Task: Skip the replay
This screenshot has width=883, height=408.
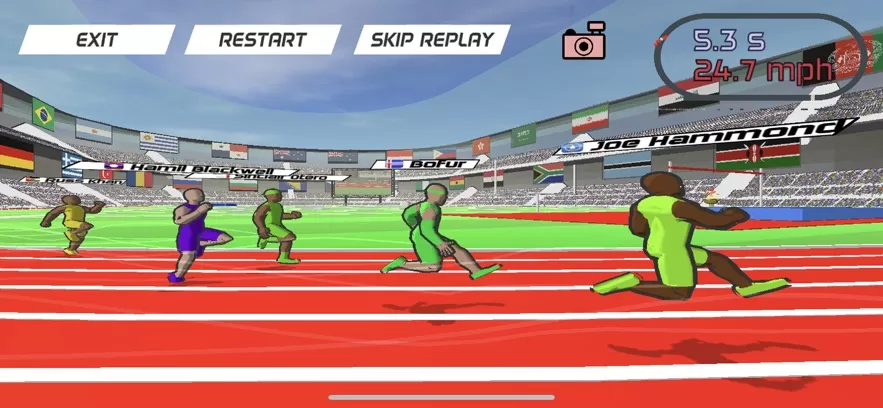Action: pyautogui.click(x=432, y=40)
